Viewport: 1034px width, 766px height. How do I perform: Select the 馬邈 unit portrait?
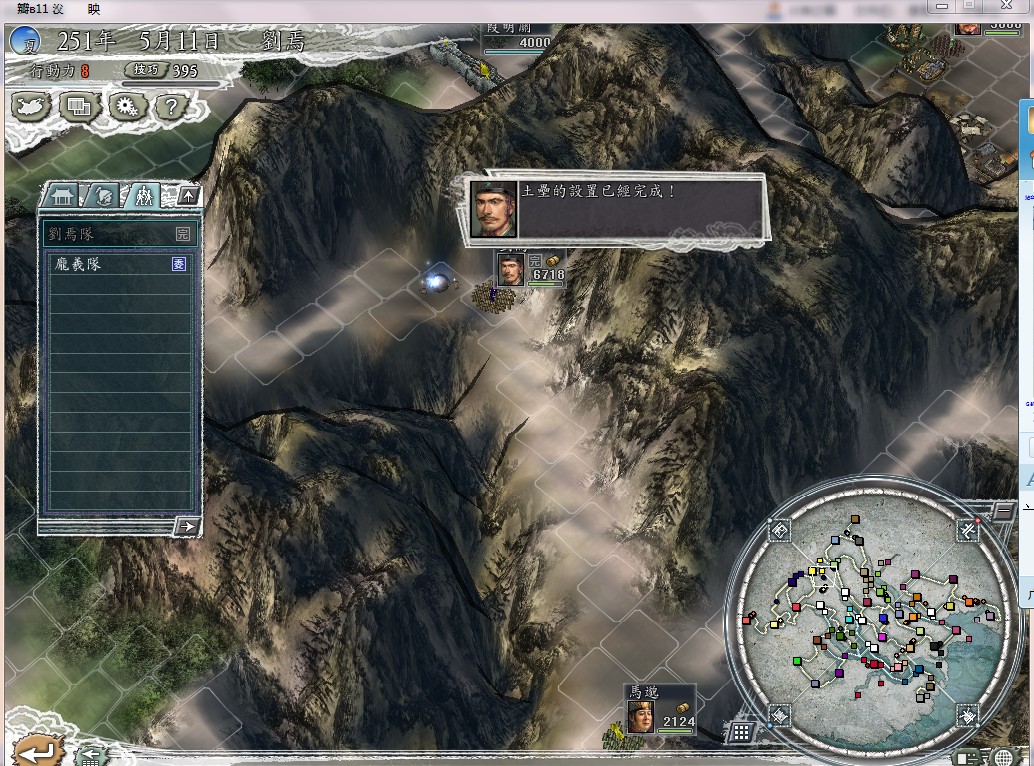point(641,716)
